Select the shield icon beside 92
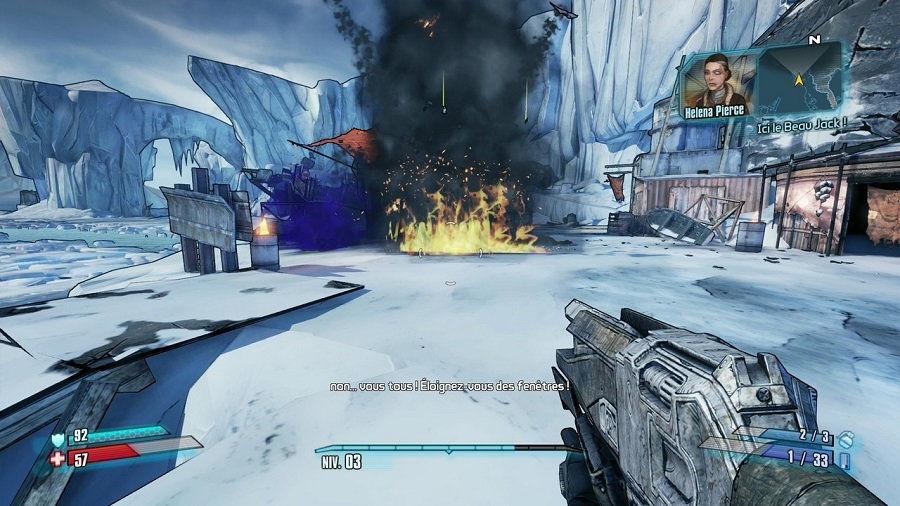Screen dimensions: 900x506 (x=56, y=438)
